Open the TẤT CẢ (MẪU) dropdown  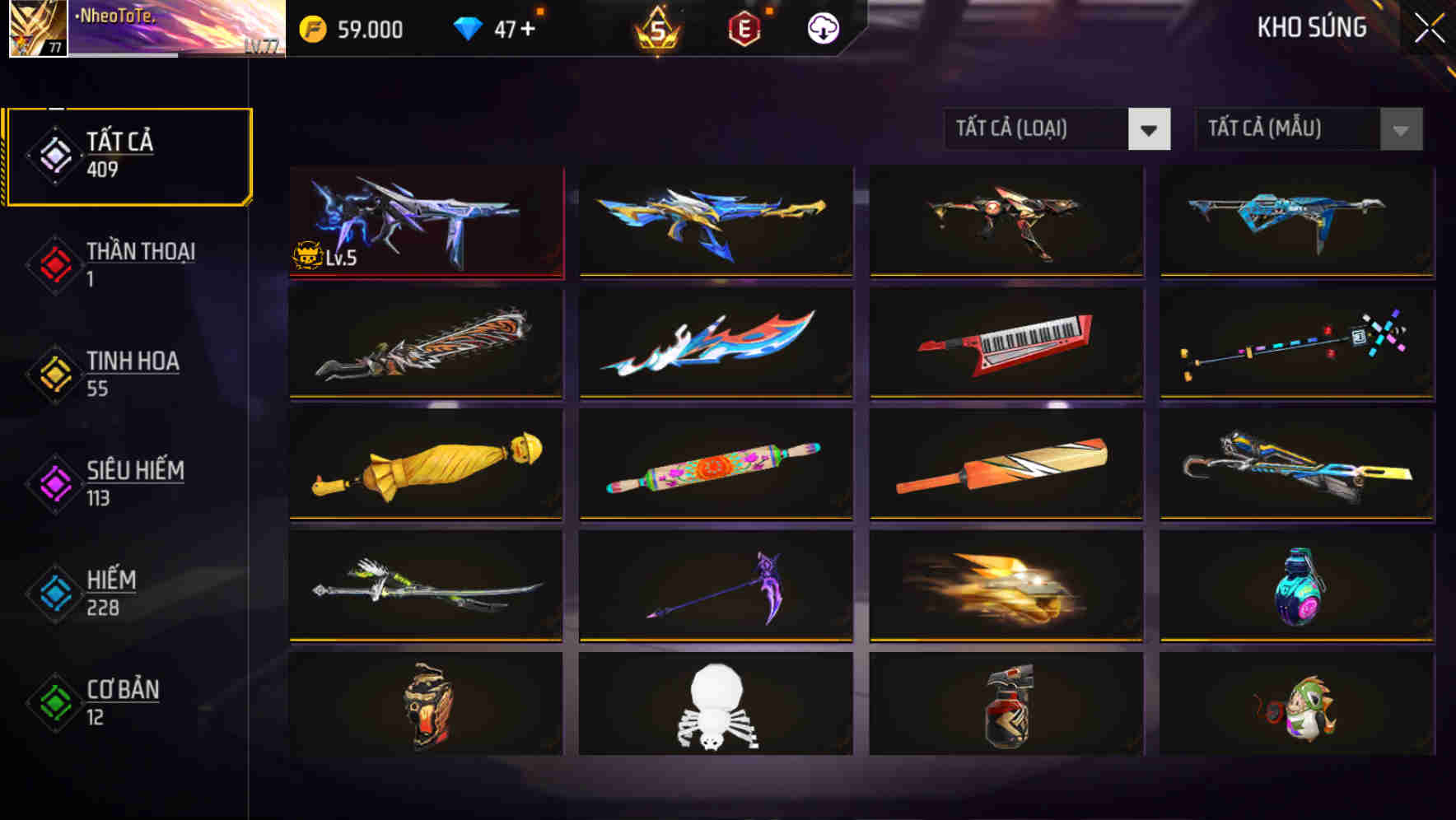(x=1285, y=129)
